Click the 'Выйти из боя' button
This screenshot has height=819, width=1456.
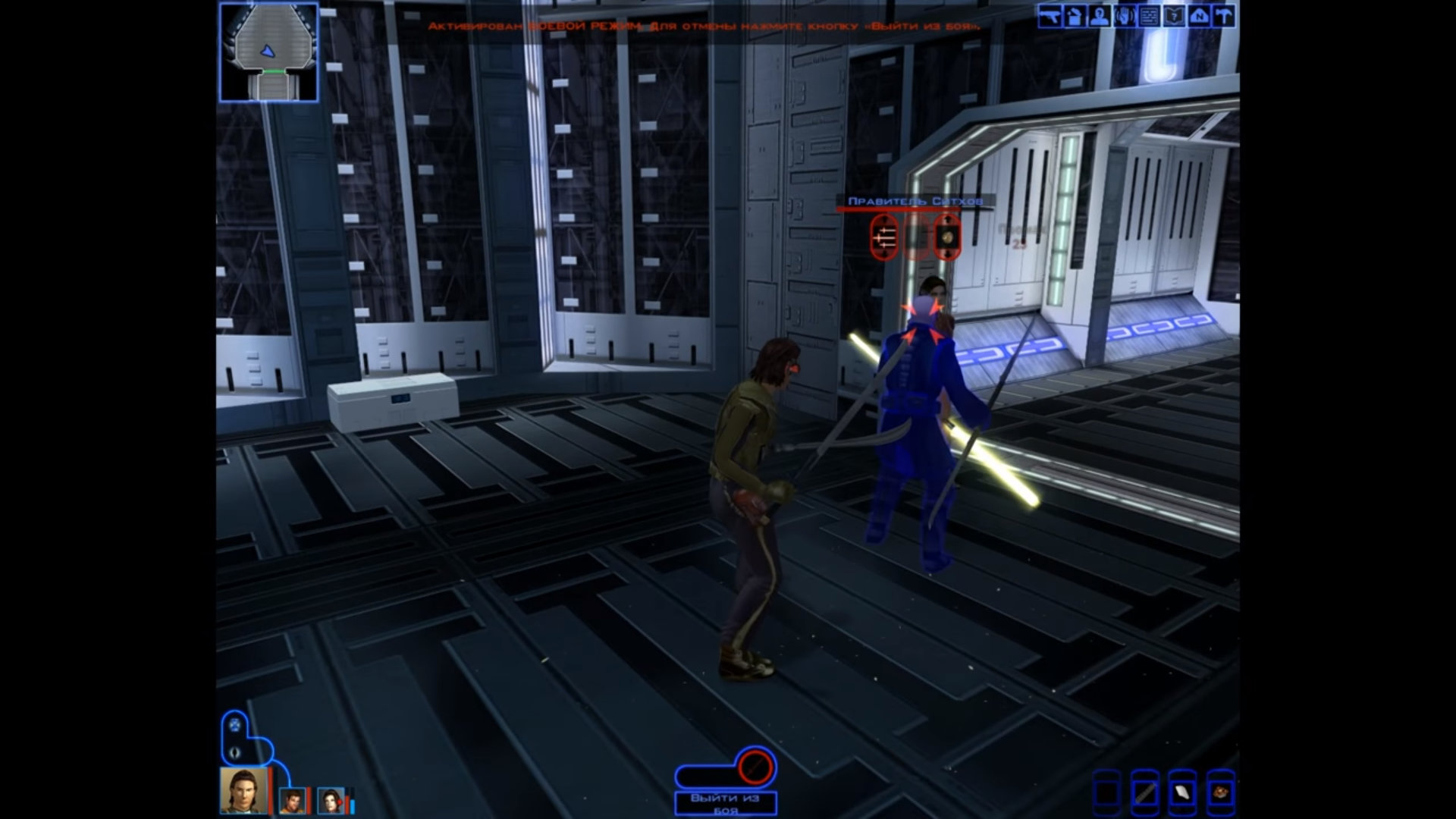[725, 802]
